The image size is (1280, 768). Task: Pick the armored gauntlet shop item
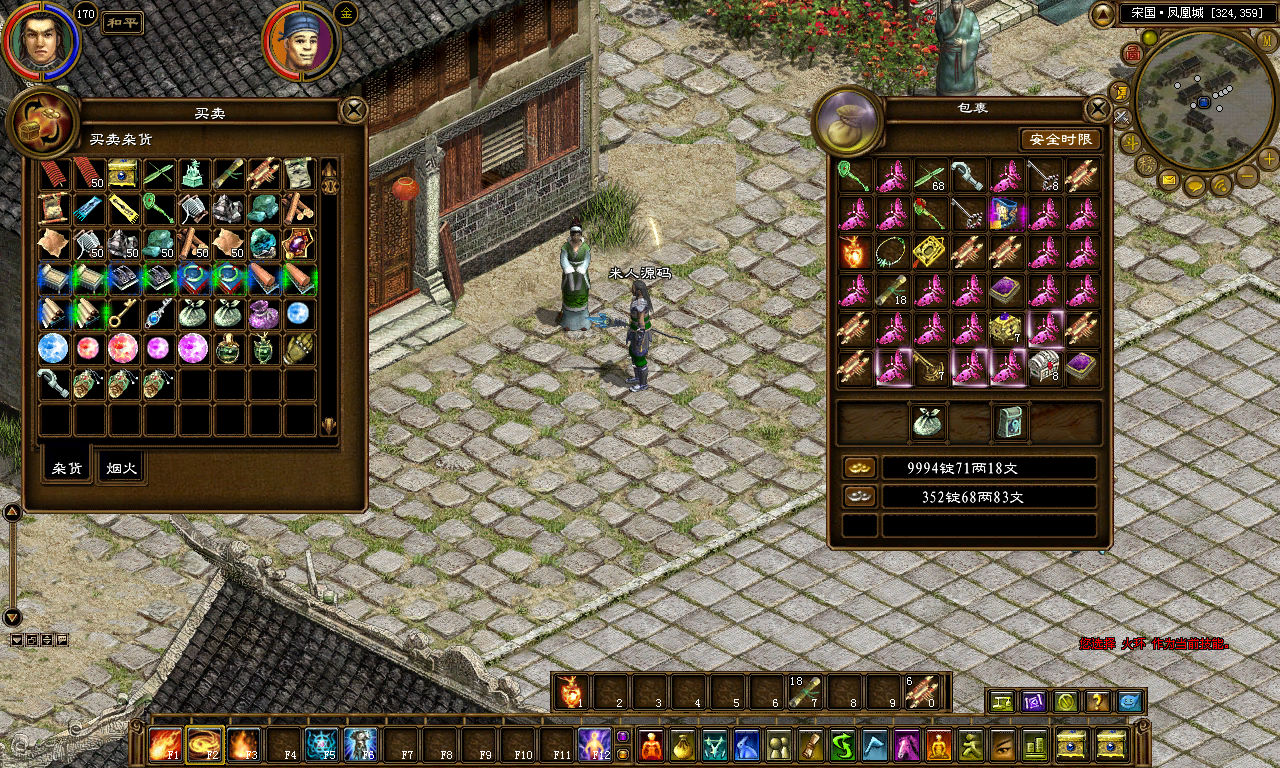[x=299, y=348]
